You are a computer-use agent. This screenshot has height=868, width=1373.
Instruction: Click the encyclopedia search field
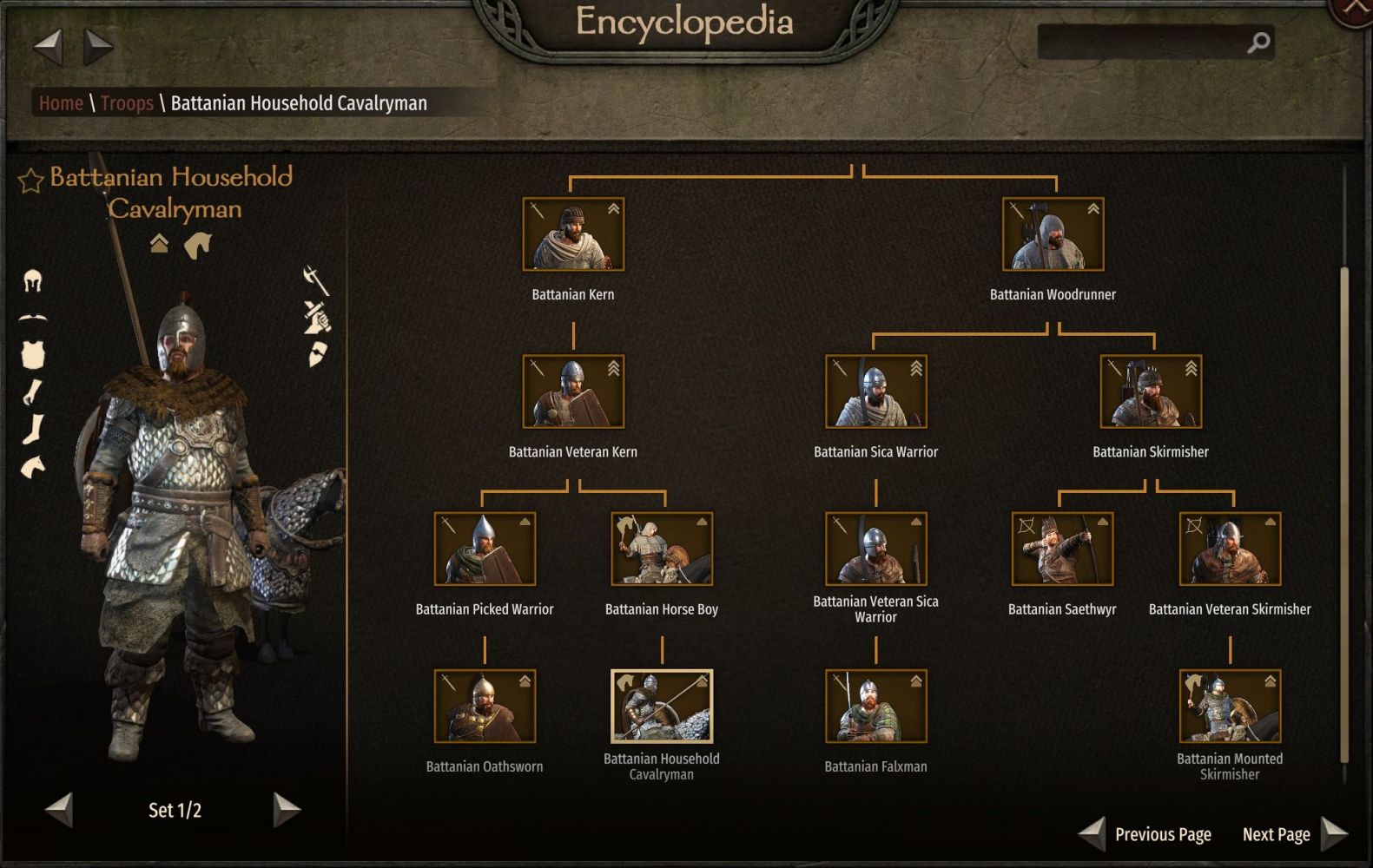(1142, 42)
